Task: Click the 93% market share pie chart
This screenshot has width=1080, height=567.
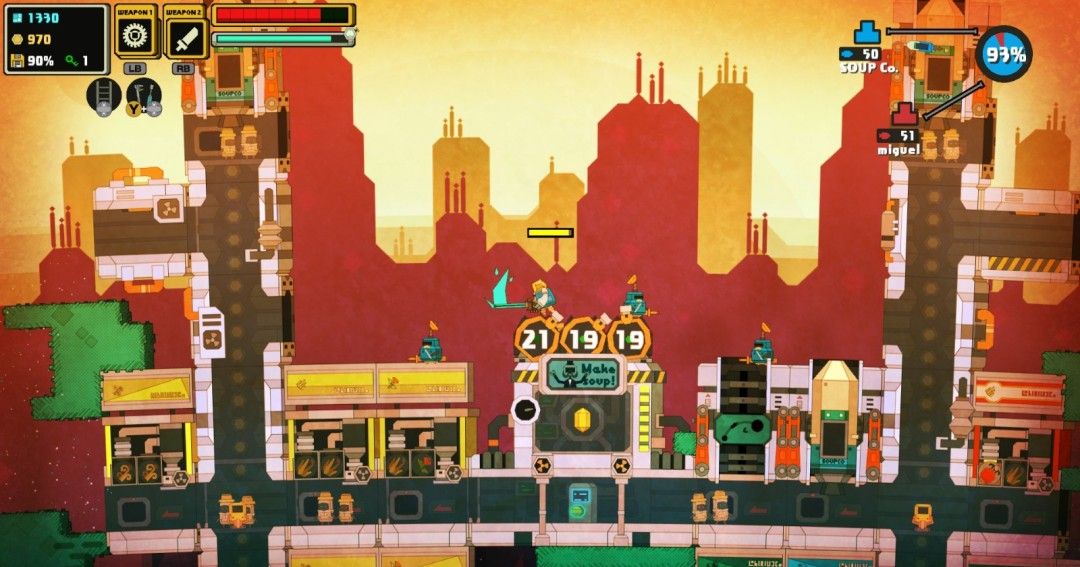Action: [1003, 54]
